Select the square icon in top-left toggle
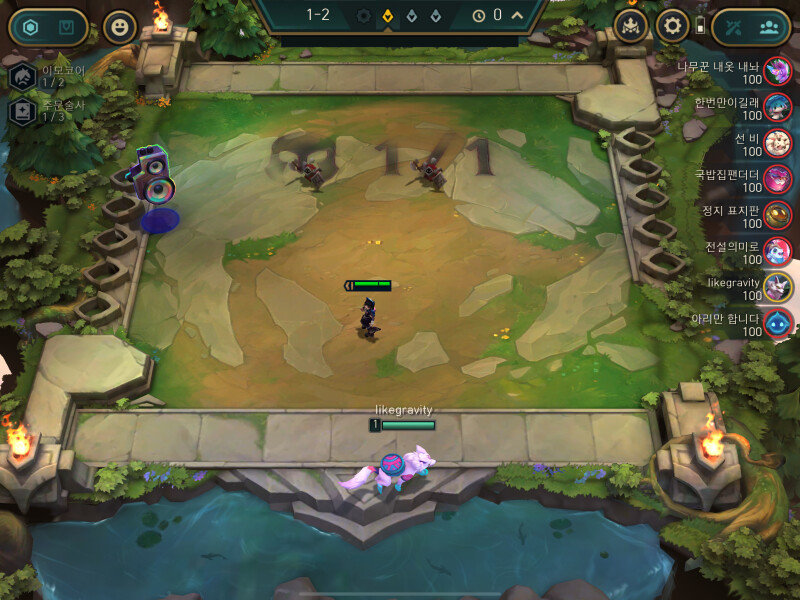Screen dimensions: 800x600 (66, 27)
